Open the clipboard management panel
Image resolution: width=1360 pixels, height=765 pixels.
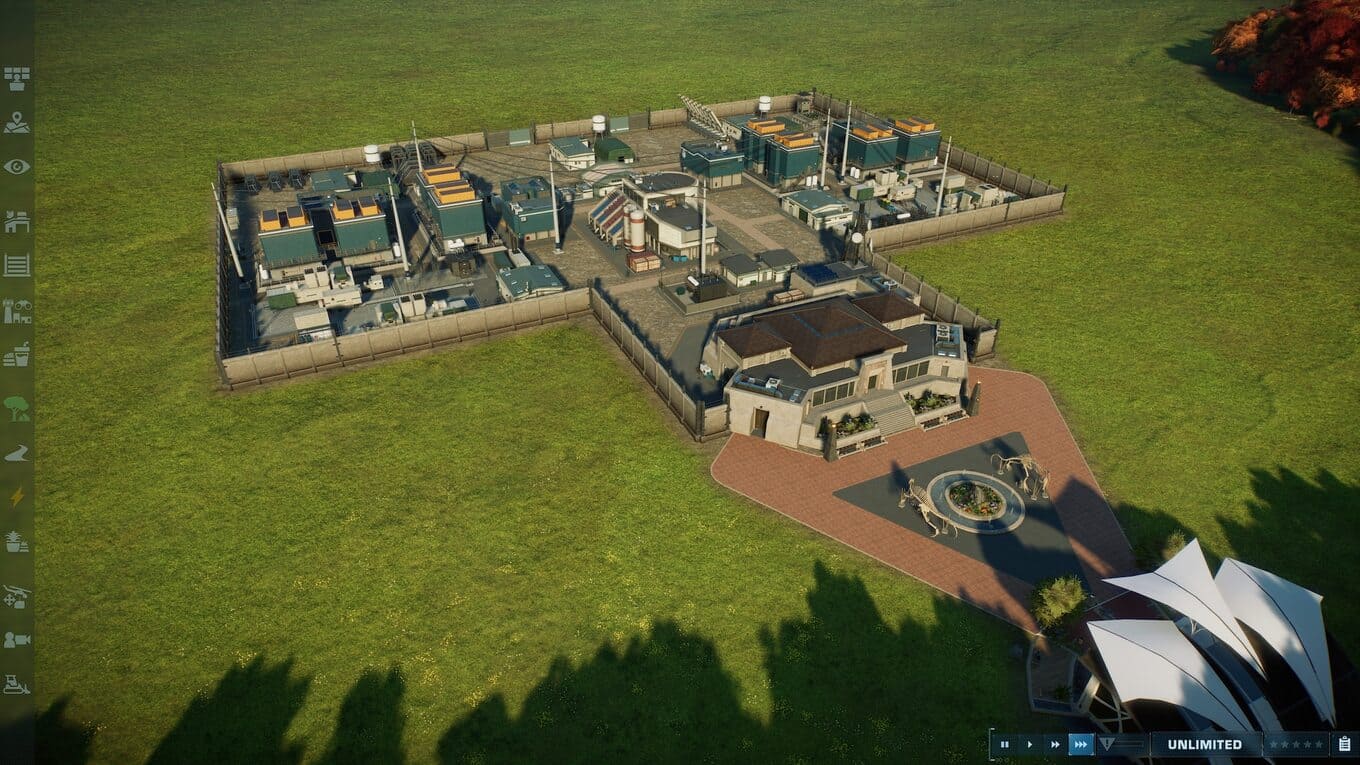pos(1345,745)
